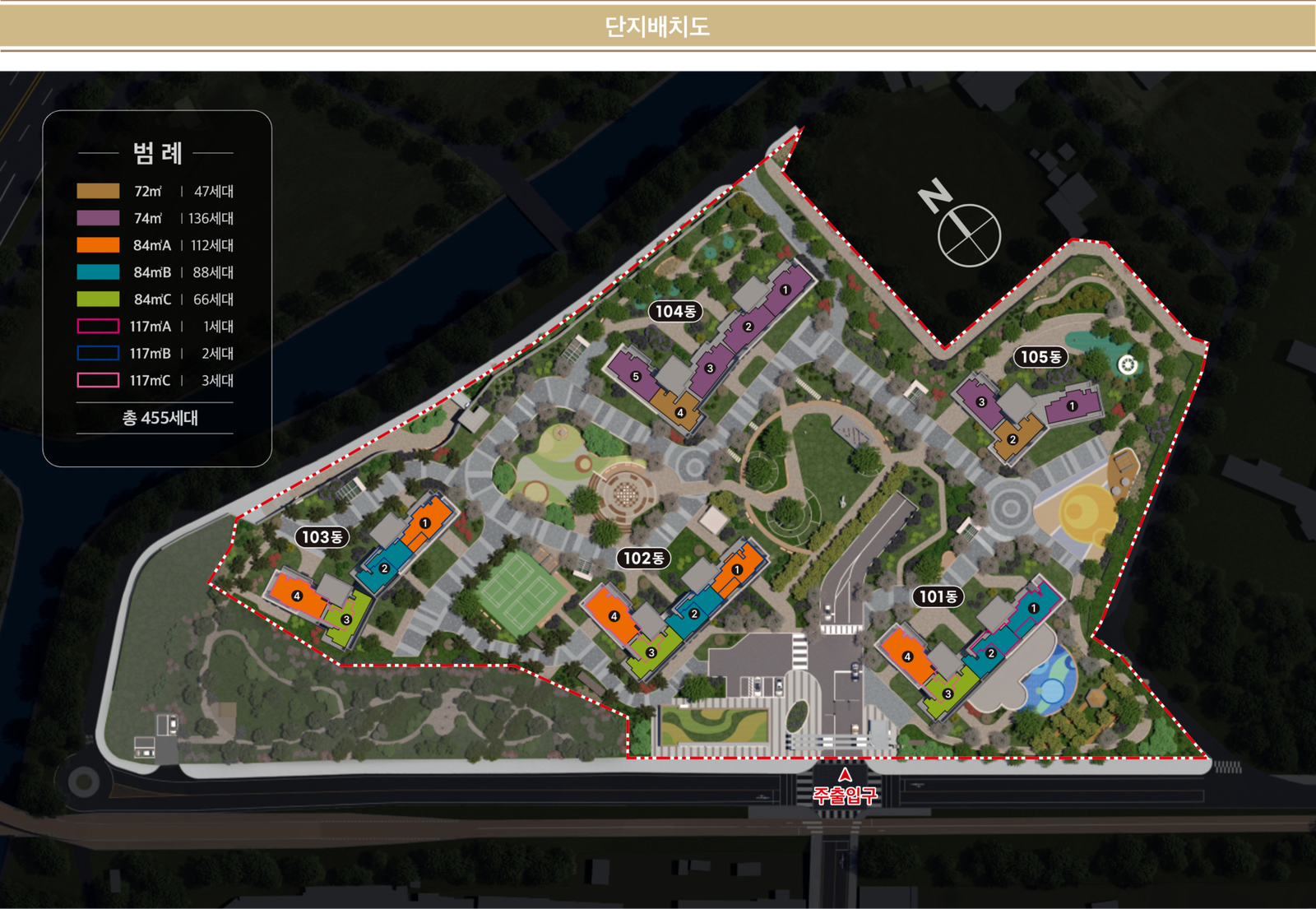Select the 104동 building label
The image size is (1316, 909).
675,311
